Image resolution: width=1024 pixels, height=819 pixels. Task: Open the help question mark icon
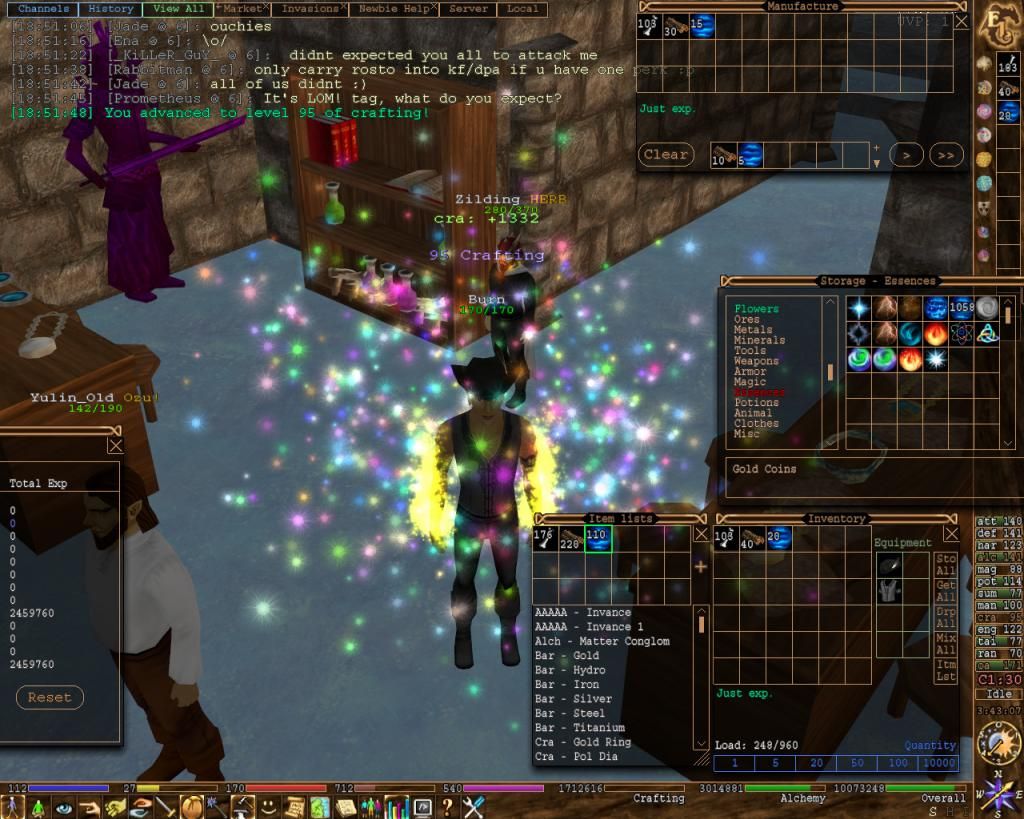[x=448, y=806]
